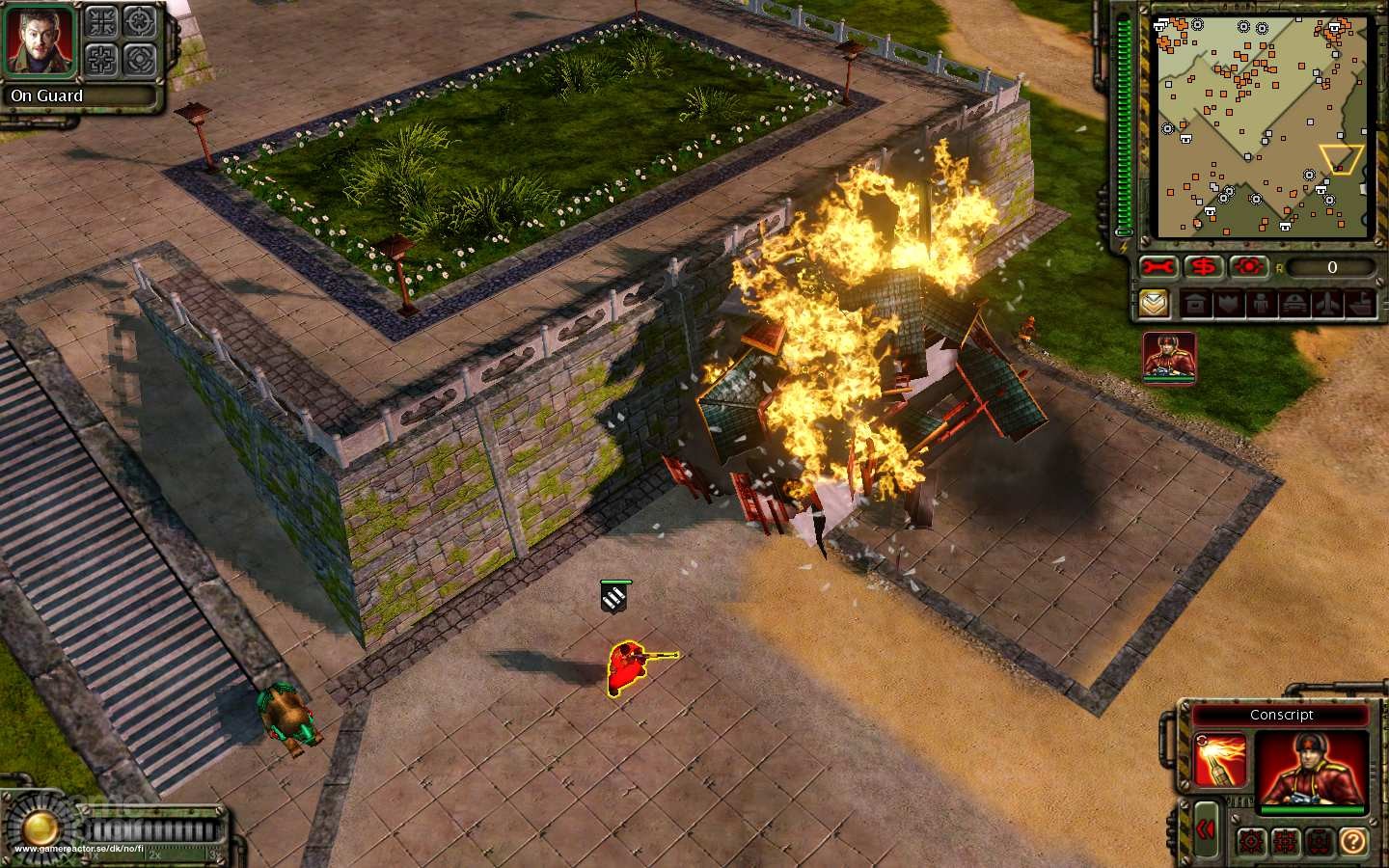The height and width of the screenshot is (868, 1389).
Task: Click the orange question mark help icon
Action: (x=1353, y=842)
